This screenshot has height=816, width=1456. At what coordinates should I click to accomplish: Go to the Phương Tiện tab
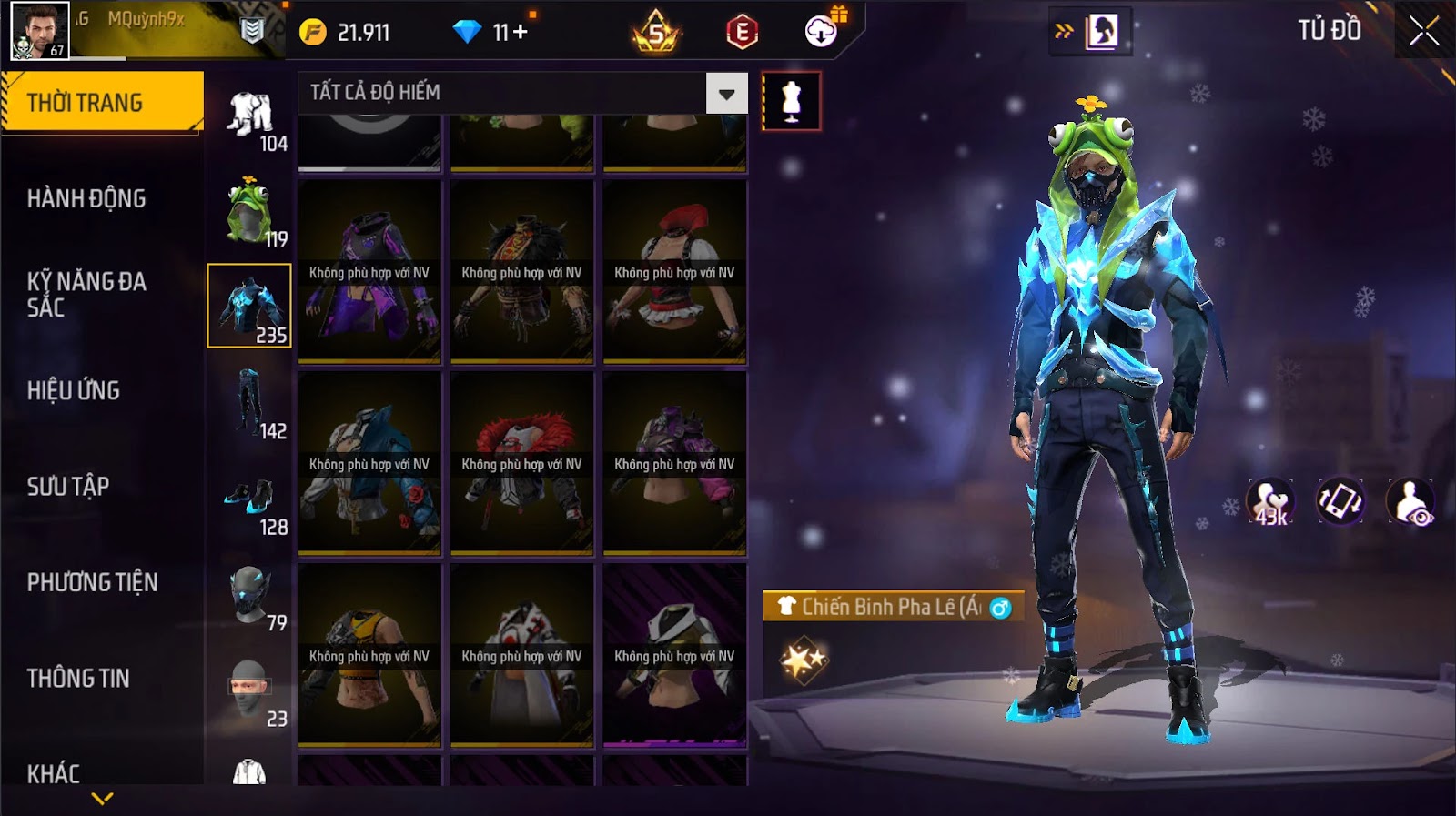pos(92,582)
